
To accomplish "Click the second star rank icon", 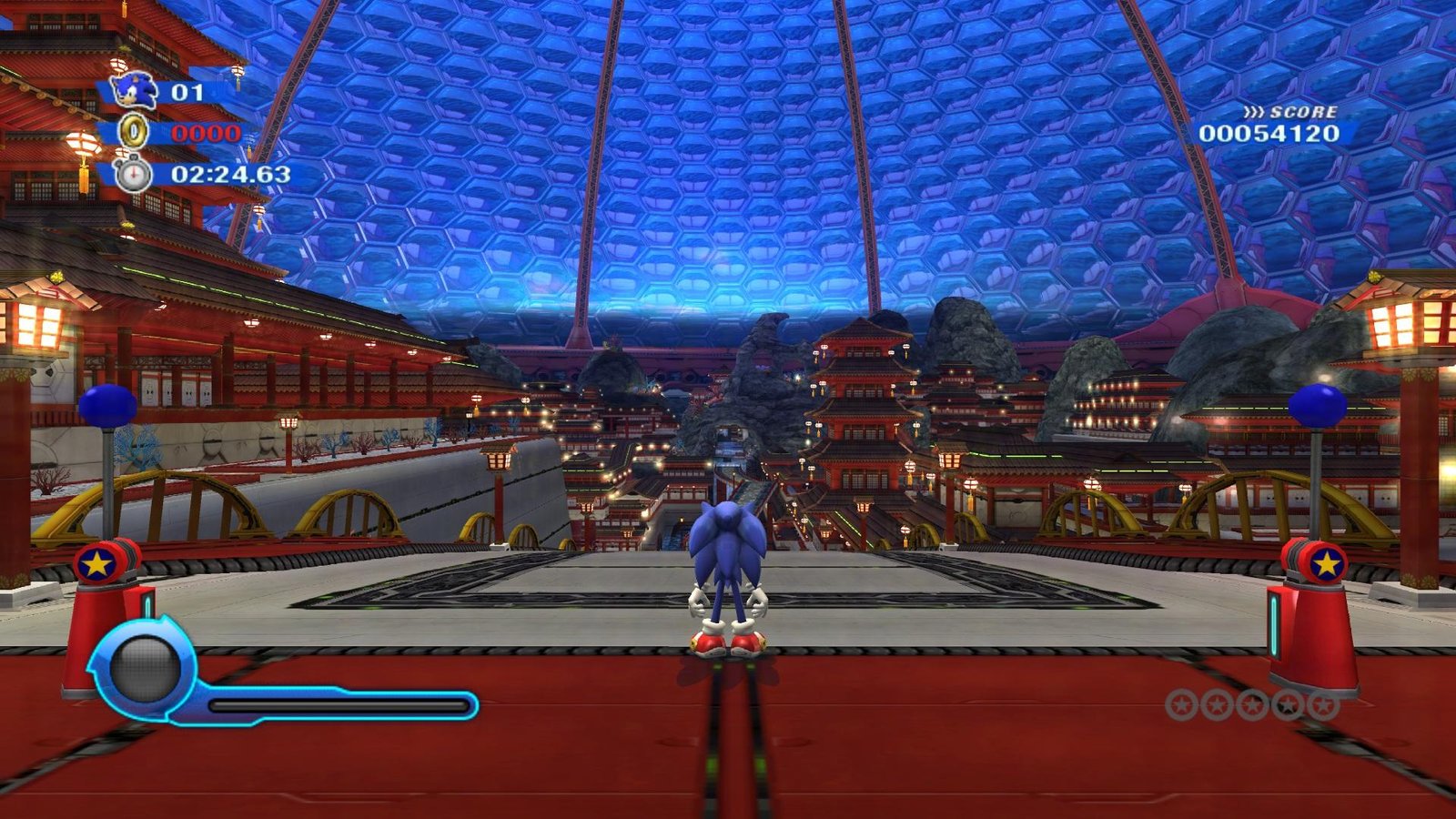I will [1216, 703].
